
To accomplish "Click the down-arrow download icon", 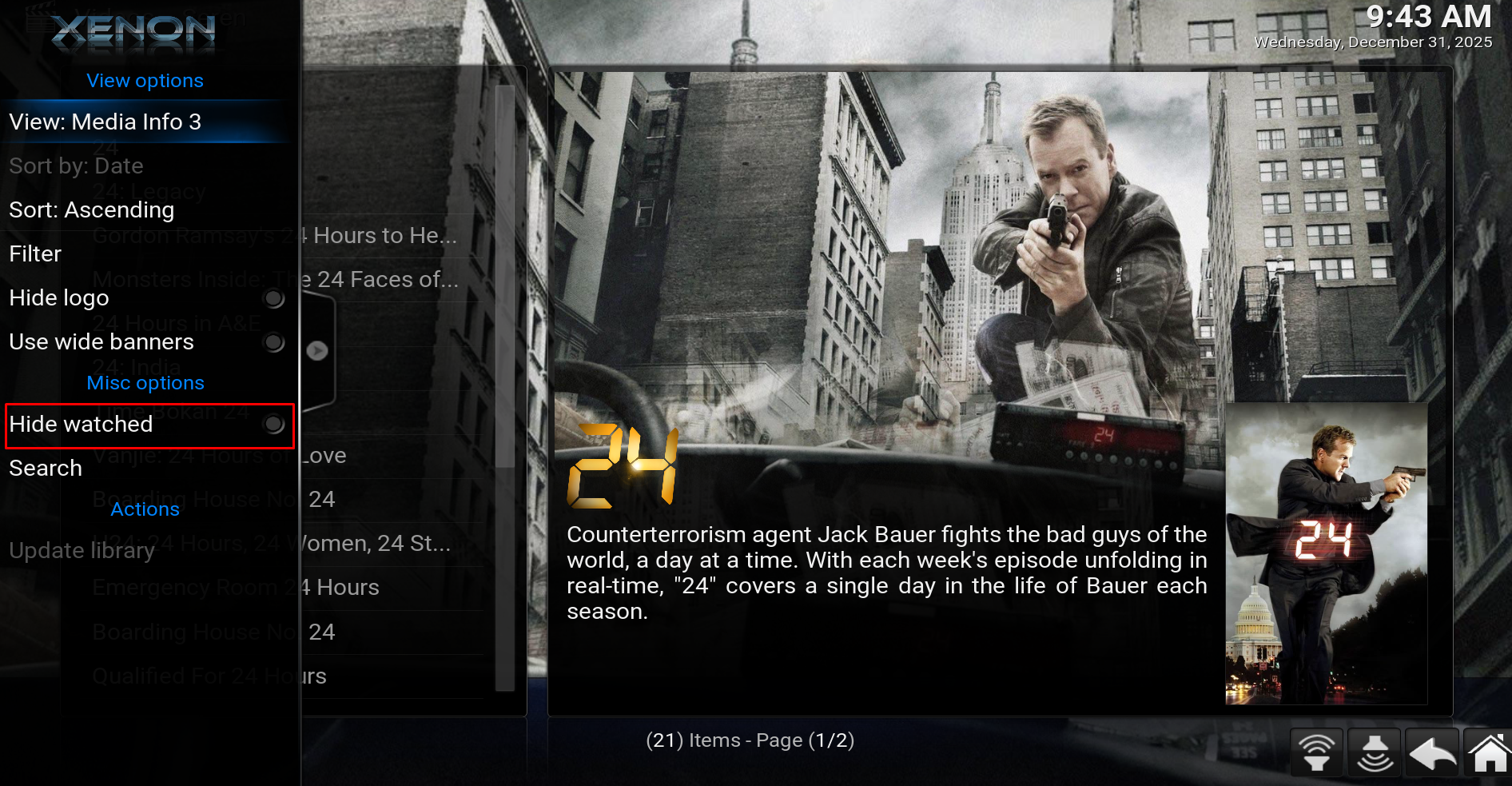I will coord(1375,753).
